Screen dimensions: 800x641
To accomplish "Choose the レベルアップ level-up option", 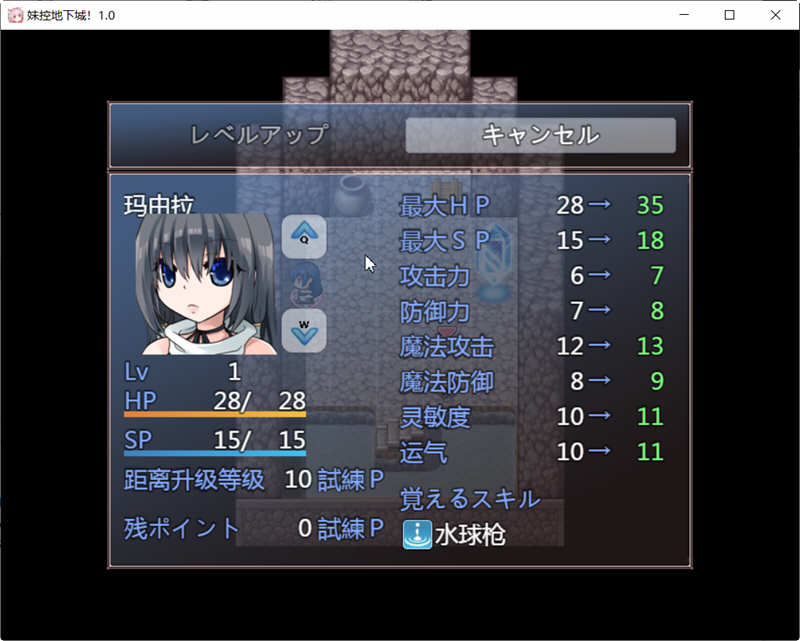I will [x=259, y=135].
